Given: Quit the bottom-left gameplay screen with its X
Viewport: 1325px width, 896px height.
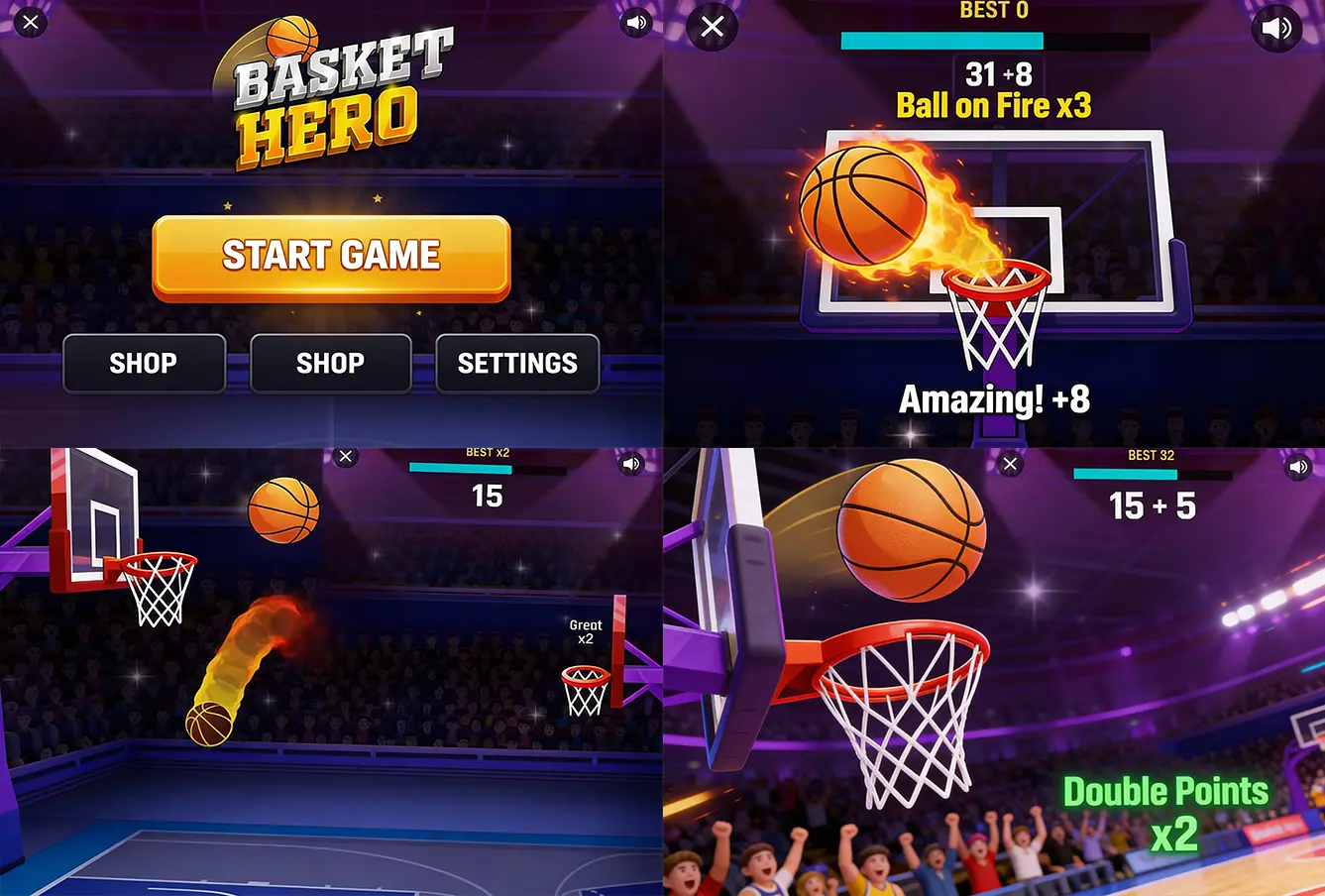Looking at the screenshot, I should pyautogui.click(x=345, y=456).
